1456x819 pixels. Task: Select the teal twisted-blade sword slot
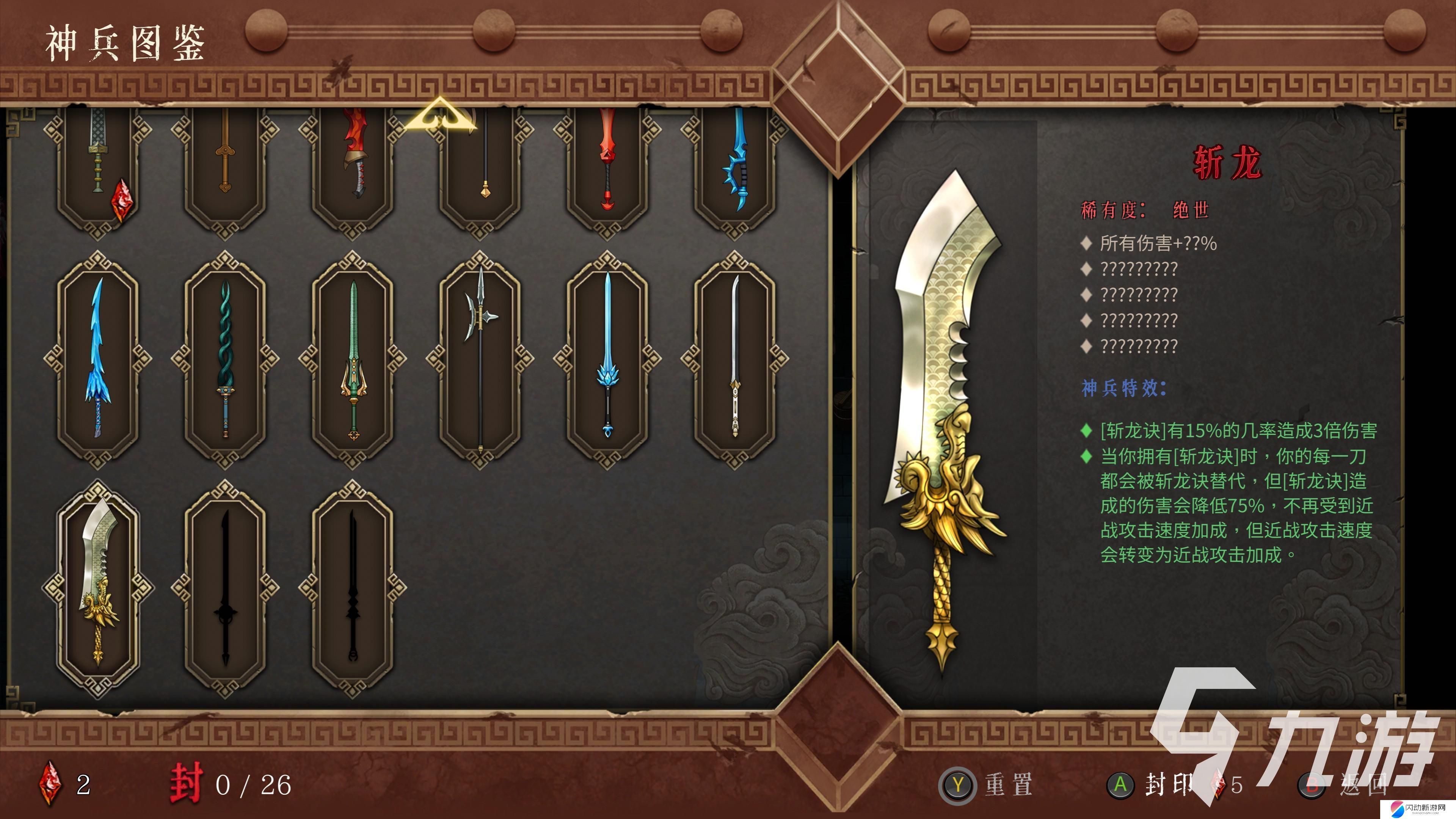226,359
